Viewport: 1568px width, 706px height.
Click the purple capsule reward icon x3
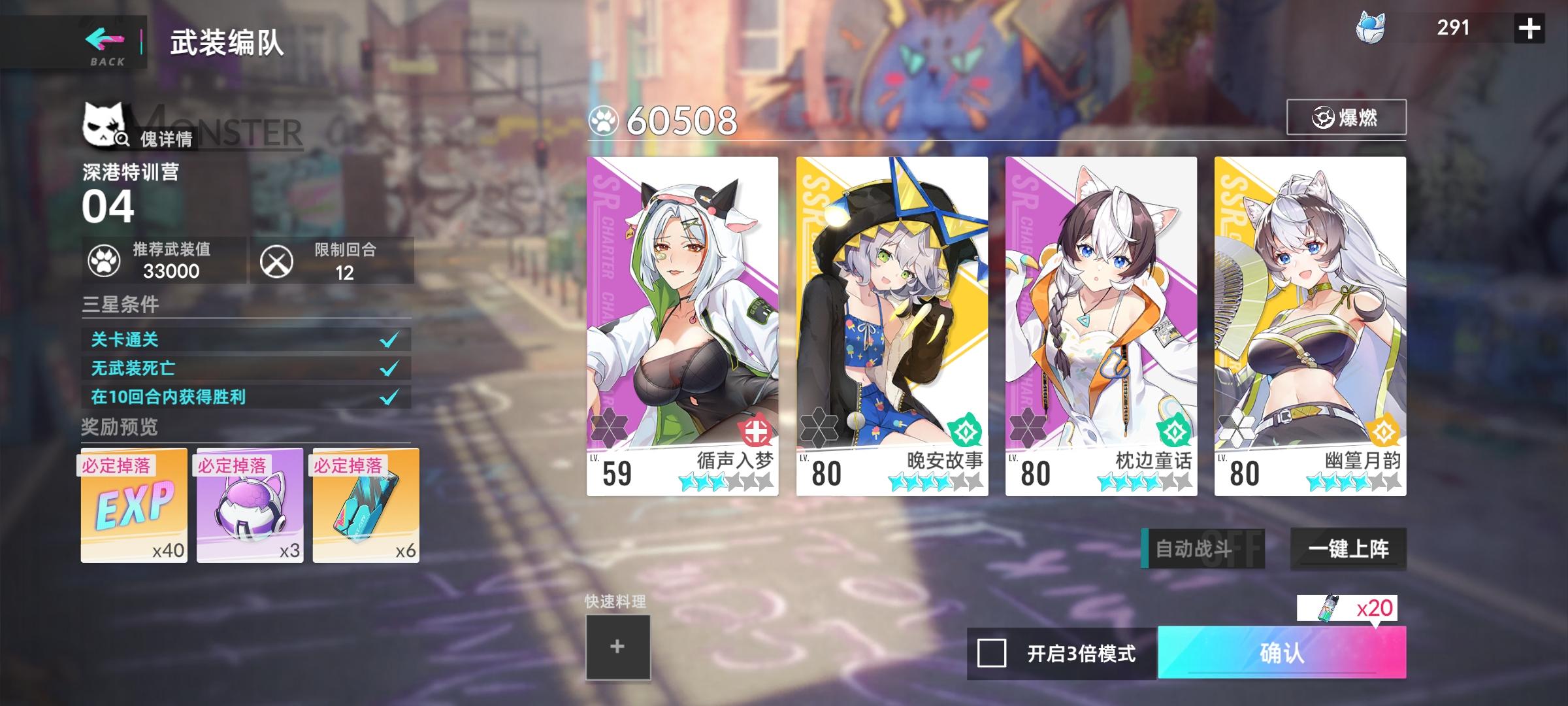click(249, 507)
